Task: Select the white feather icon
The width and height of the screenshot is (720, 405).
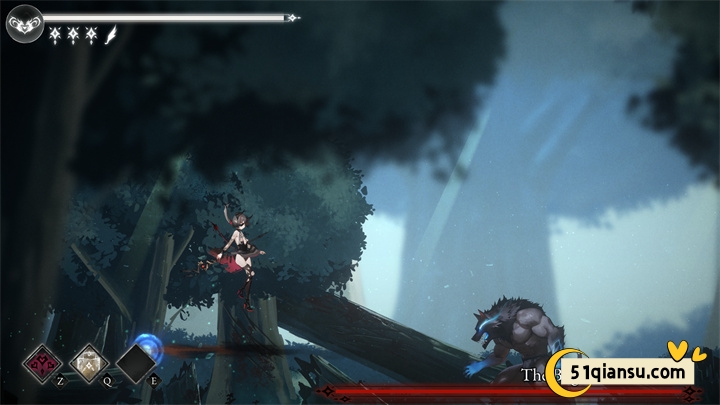Action: [110, 35]
